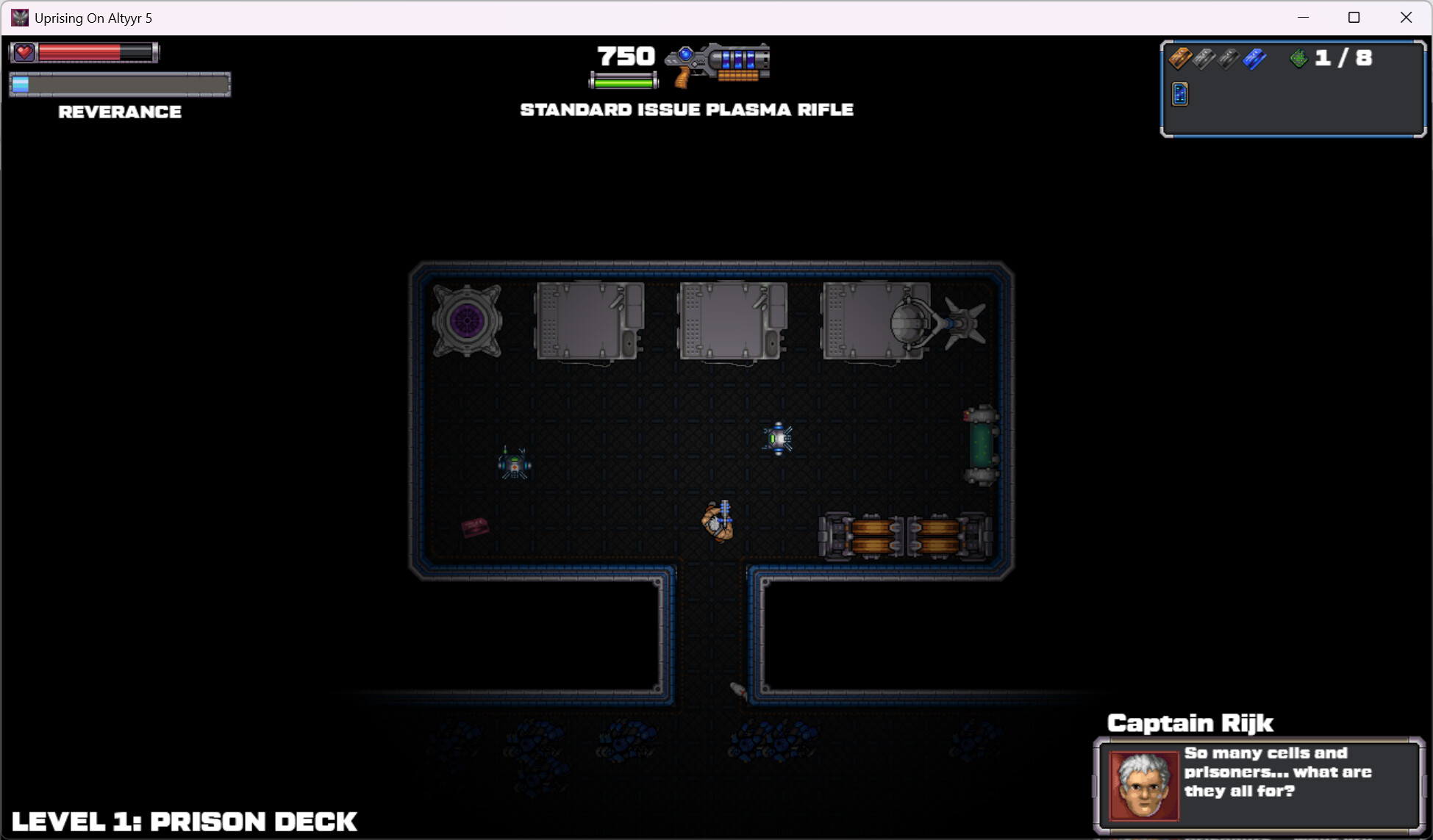
Task: Select the Standard Issue Plasma Rifle weapon icon
Action: point(717,65)
